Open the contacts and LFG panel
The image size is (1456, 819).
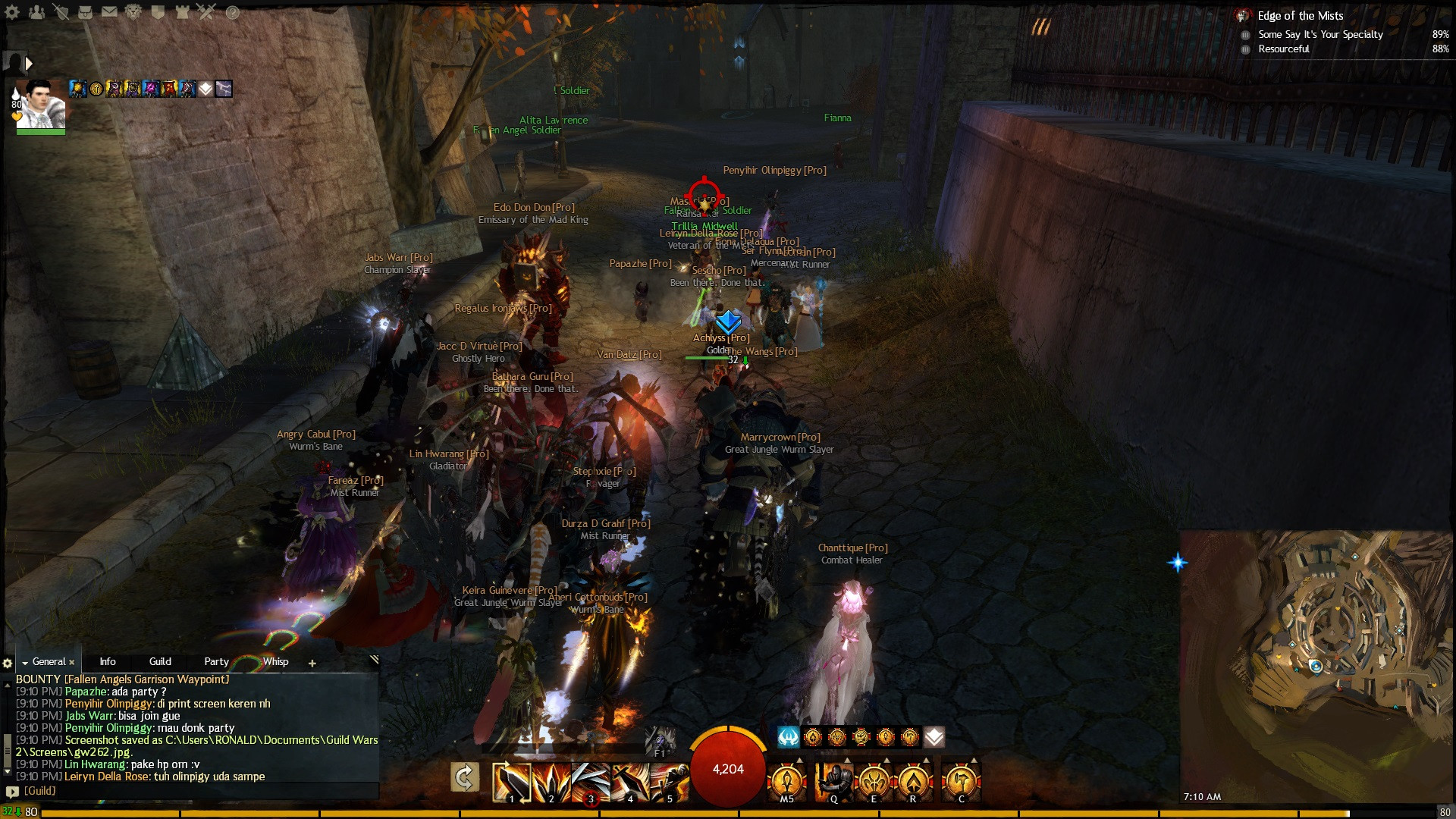tap(36, 12)
